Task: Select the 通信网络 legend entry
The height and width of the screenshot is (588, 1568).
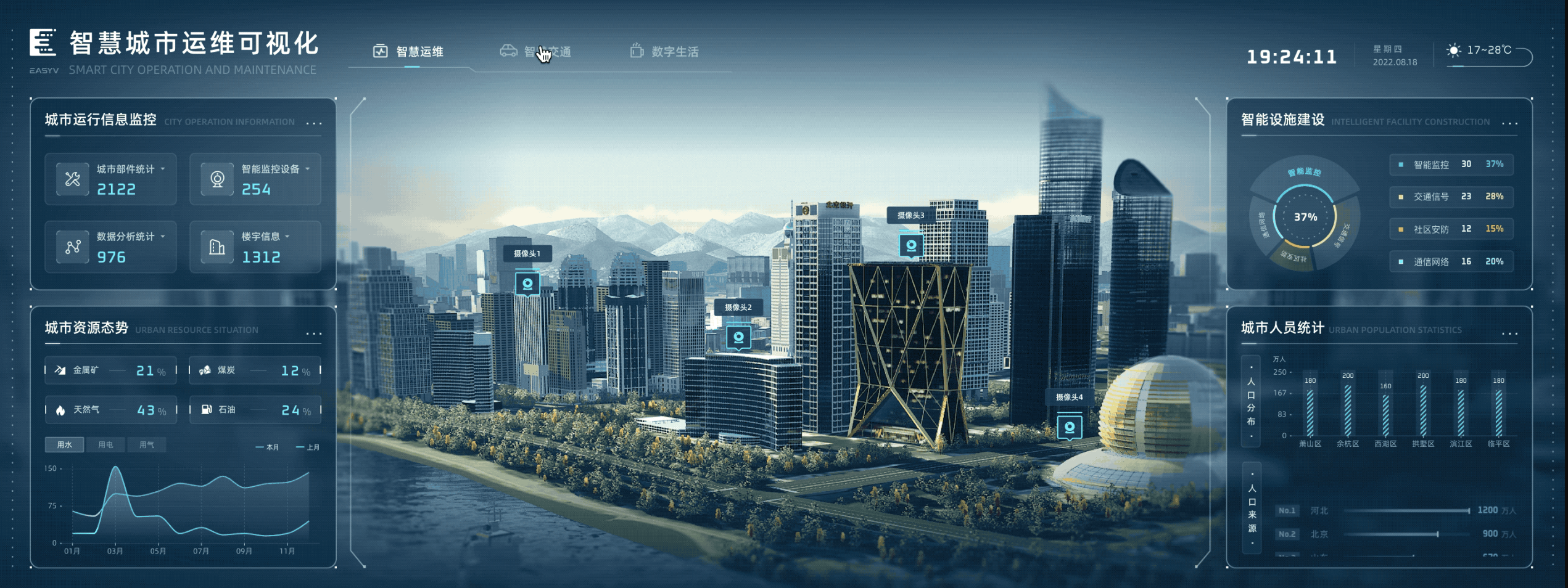Action: (x=1451, y=261)
